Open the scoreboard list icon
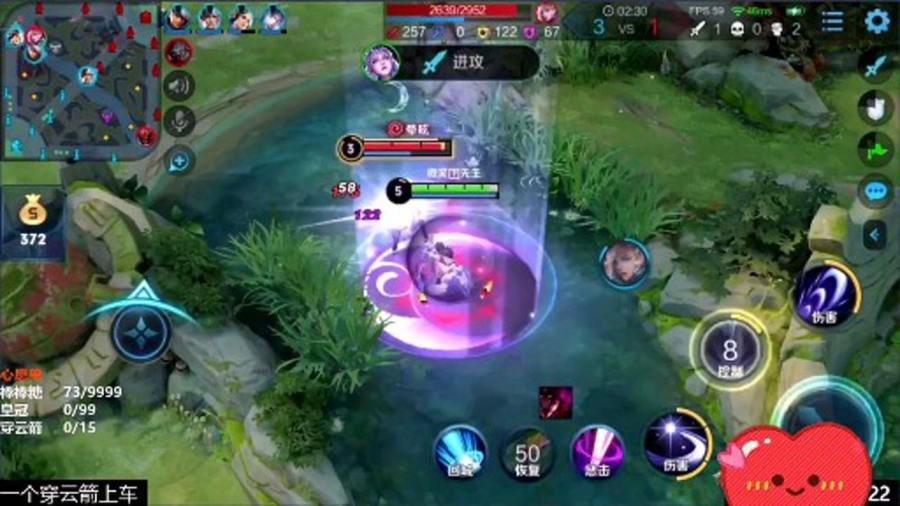Screen dimensions: 900x506 832,21
